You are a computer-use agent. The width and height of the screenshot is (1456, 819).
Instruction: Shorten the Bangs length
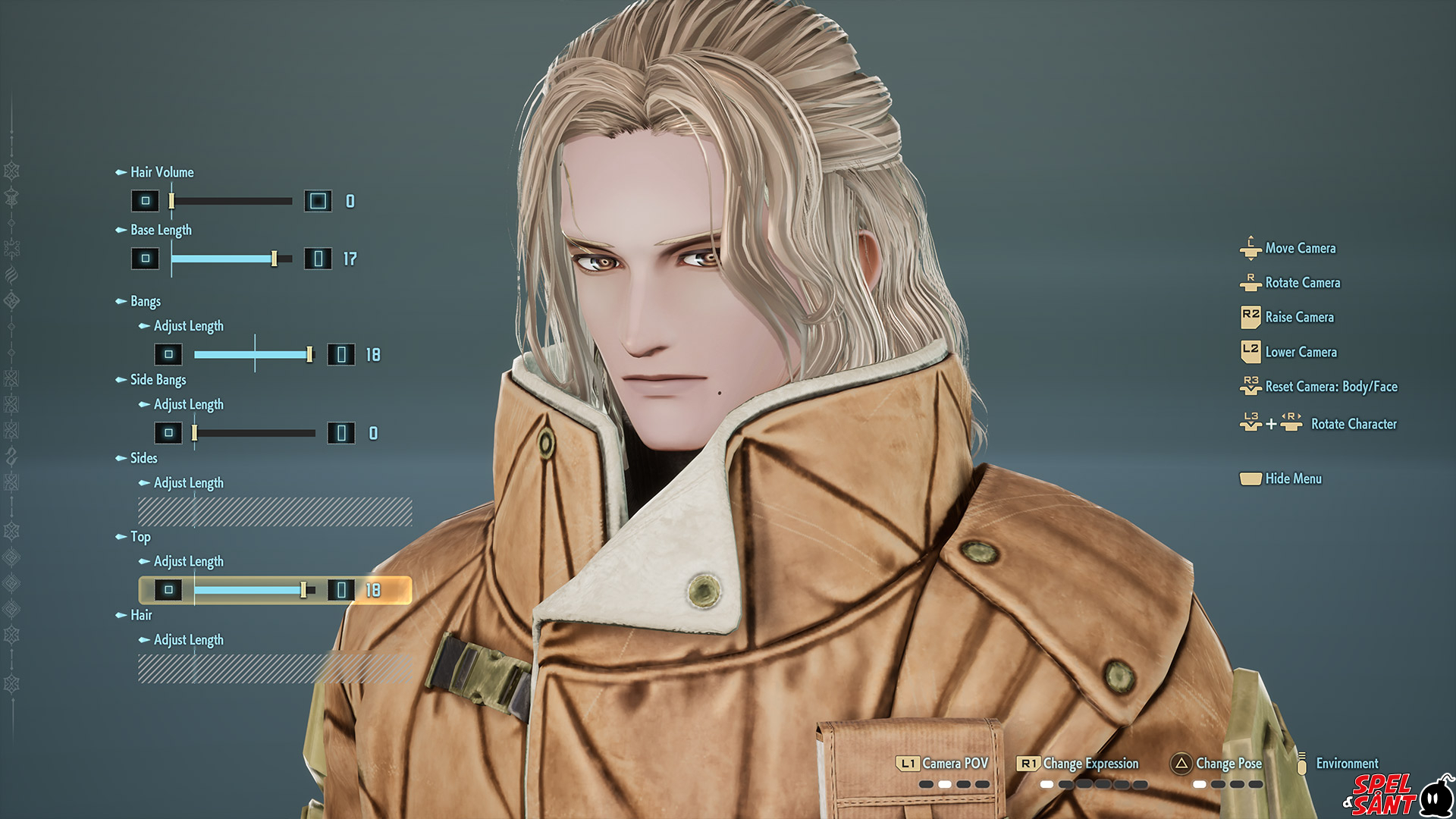[x=168, y=354]
